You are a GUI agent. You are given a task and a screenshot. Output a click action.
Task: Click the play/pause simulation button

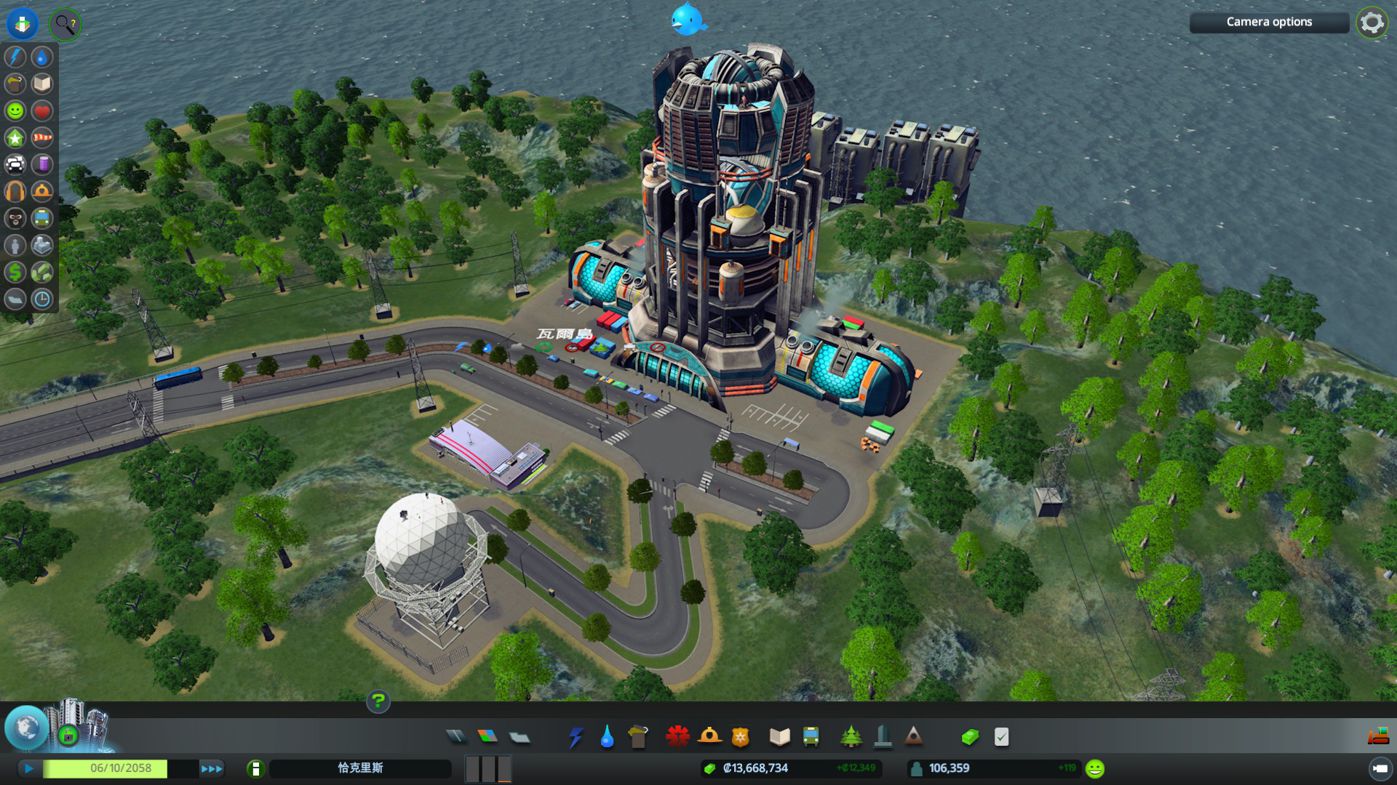(29, 768)
